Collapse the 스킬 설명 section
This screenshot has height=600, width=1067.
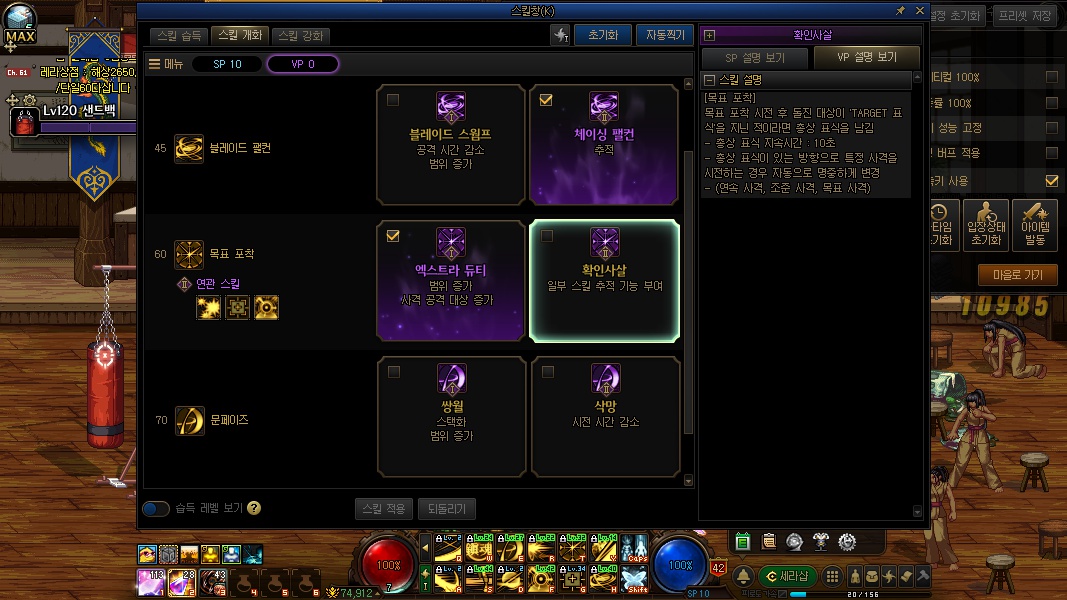710,80
